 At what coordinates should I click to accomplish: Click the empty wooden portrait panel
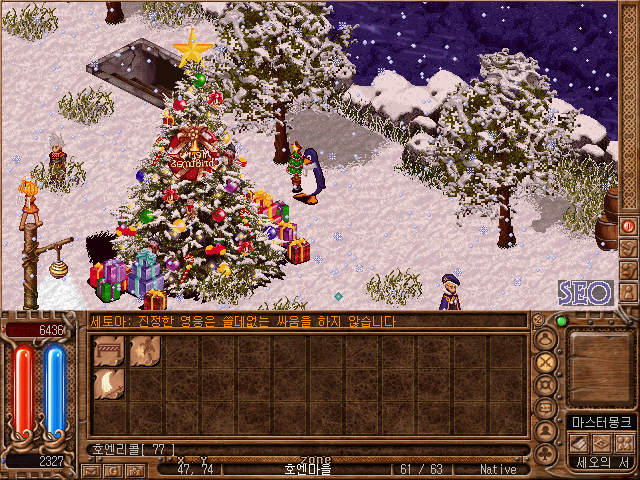600,365
